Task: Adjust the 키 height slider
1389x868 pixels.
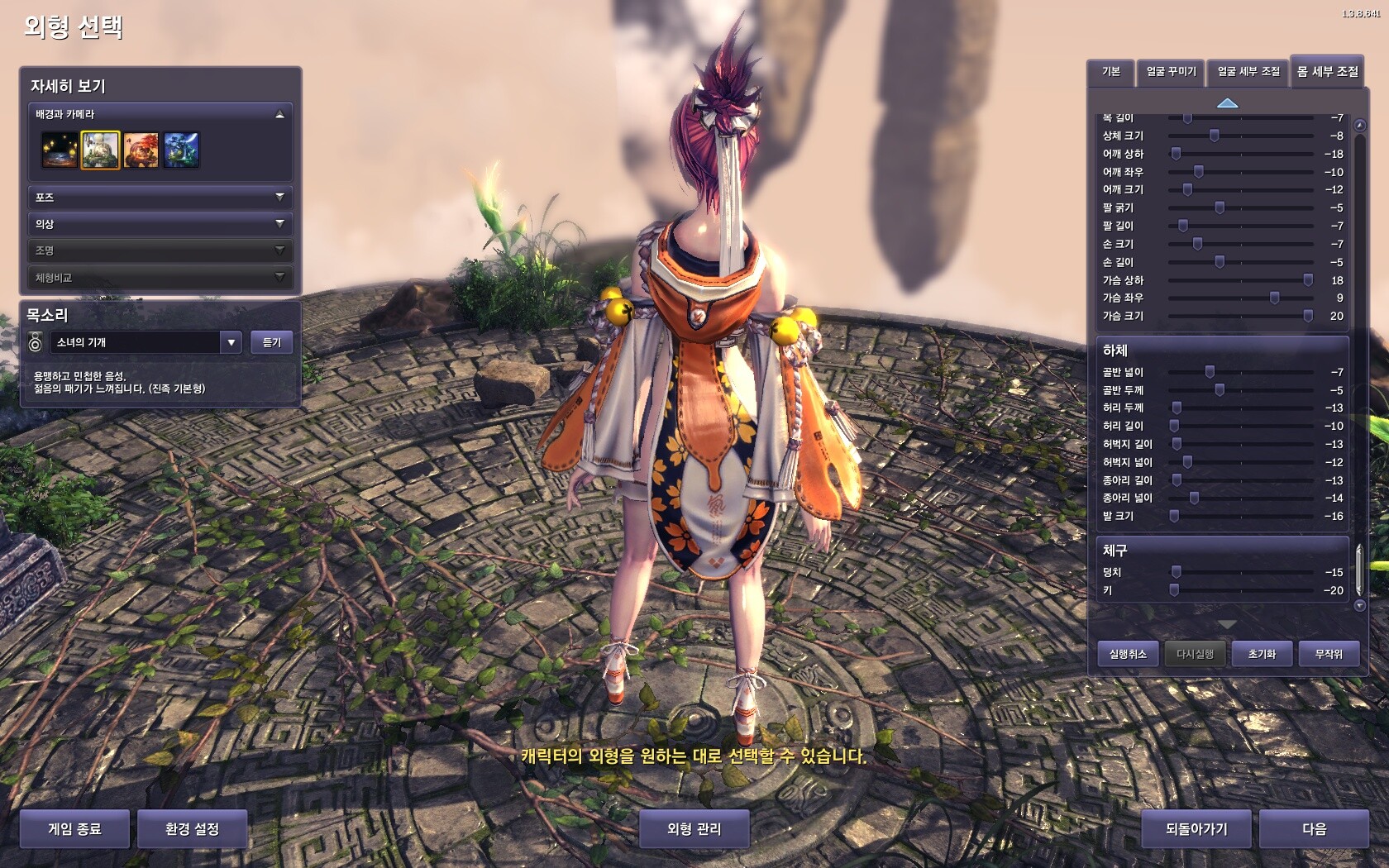Action: click(1174, 590)
